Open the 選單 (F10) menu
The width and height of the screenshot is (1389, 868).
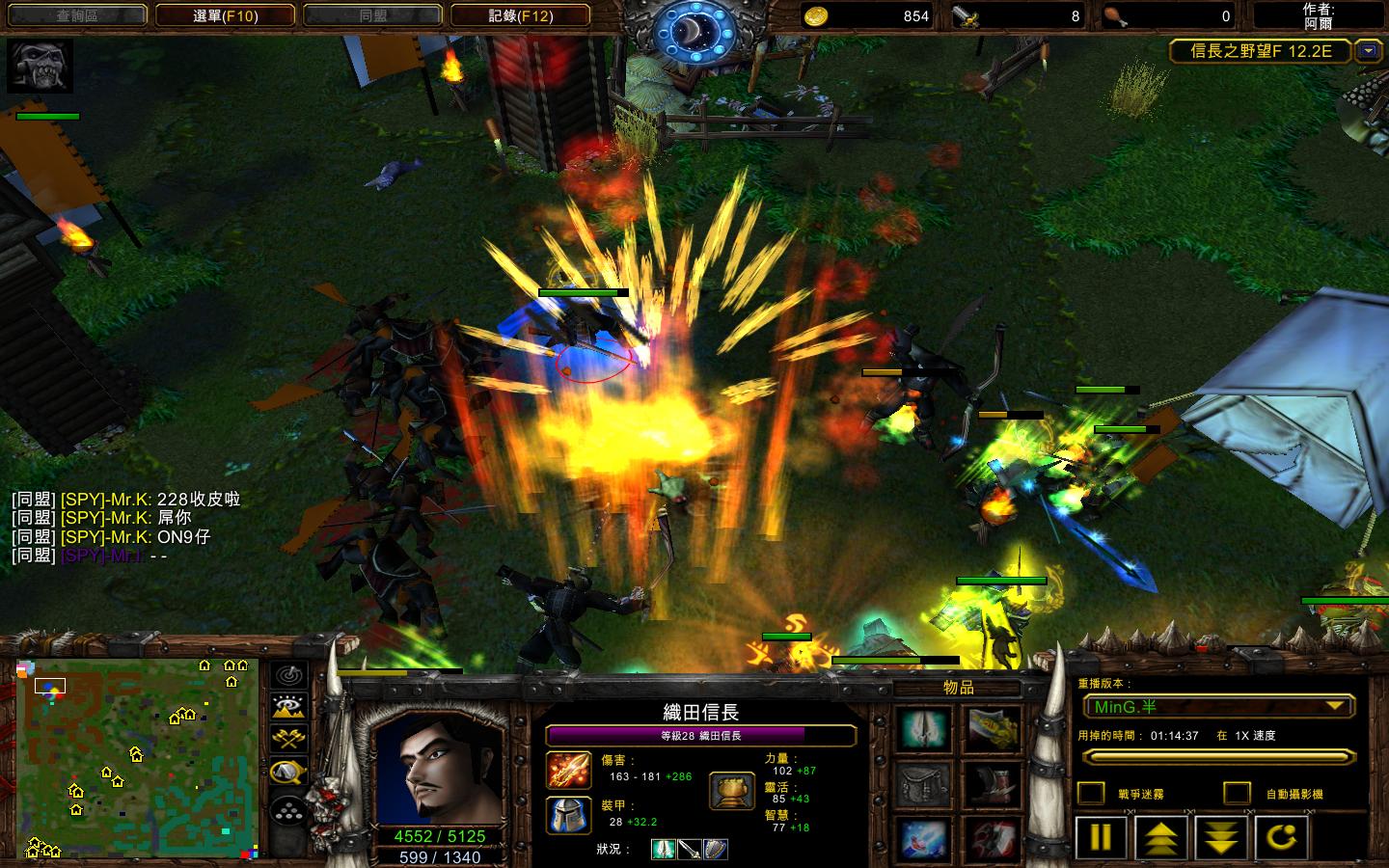(x=226, y=15)
